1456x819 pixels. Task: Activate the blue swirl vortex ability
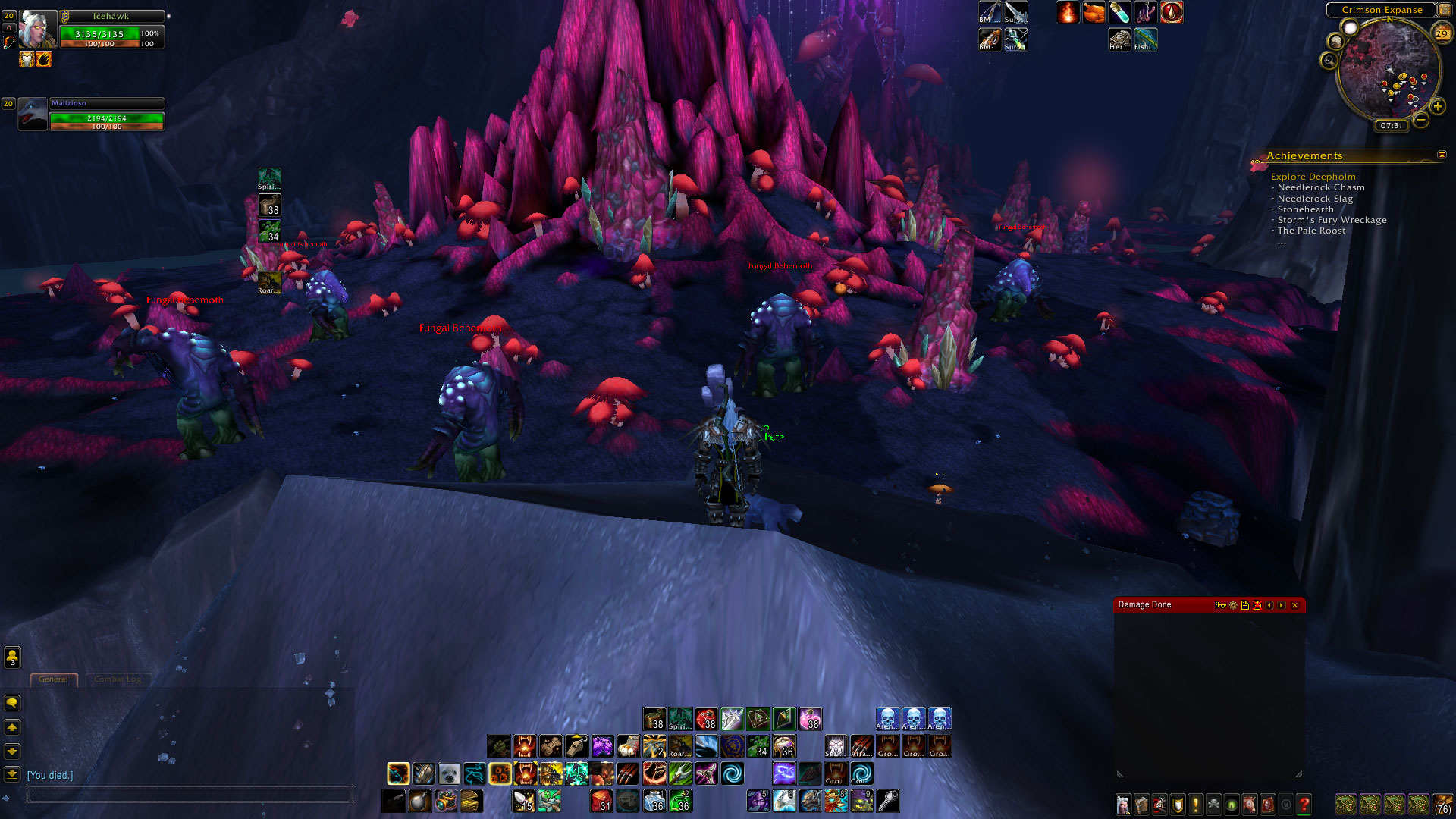[x=733, y=773]
